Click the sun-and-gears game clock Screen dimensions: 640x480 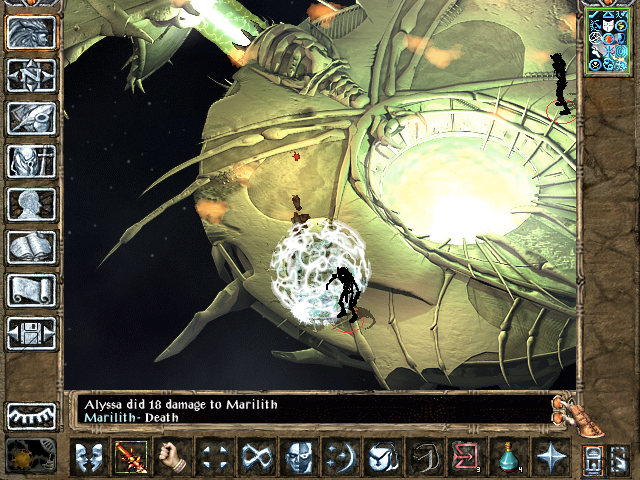point(24,458)
